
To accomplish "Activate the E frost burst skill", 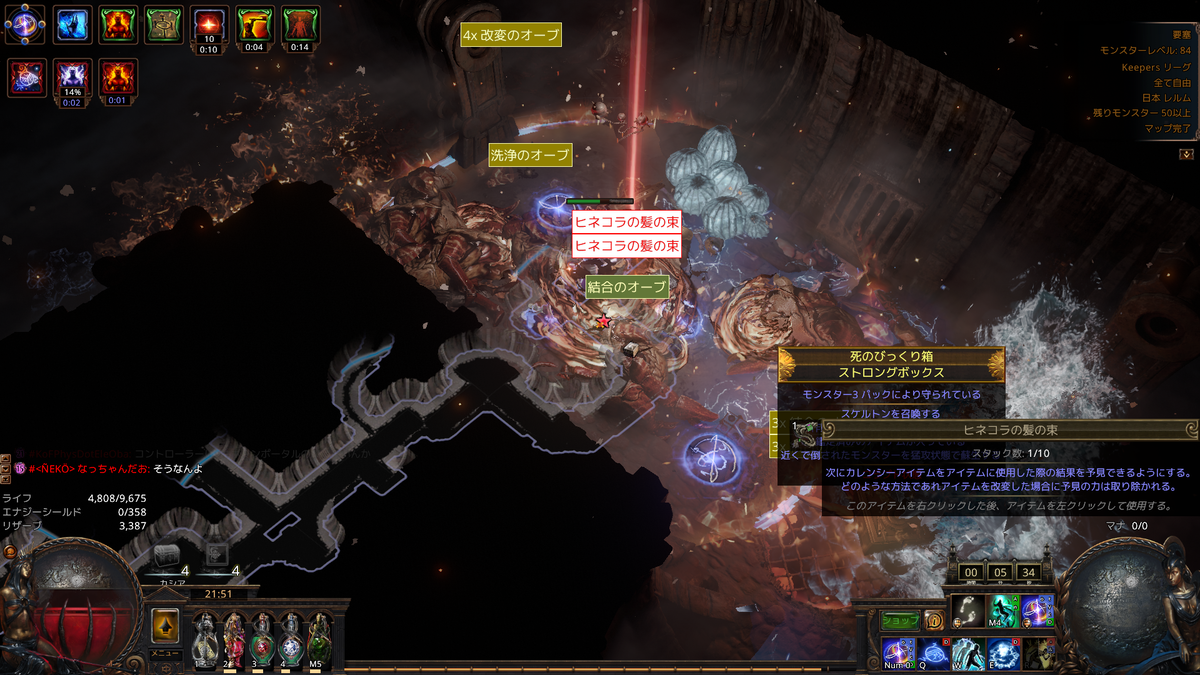I will click(1002, 653).
